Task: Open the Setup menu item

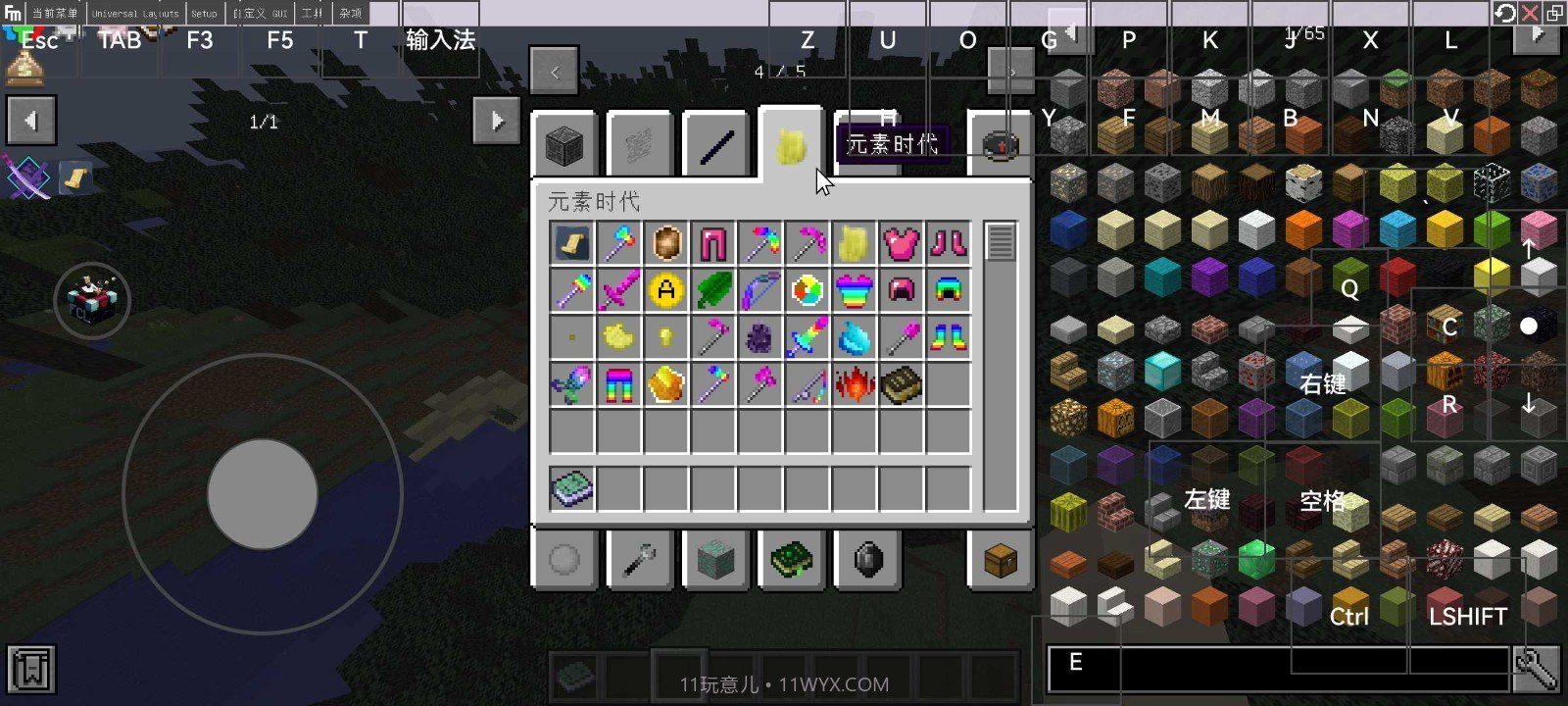Action: 204,14
